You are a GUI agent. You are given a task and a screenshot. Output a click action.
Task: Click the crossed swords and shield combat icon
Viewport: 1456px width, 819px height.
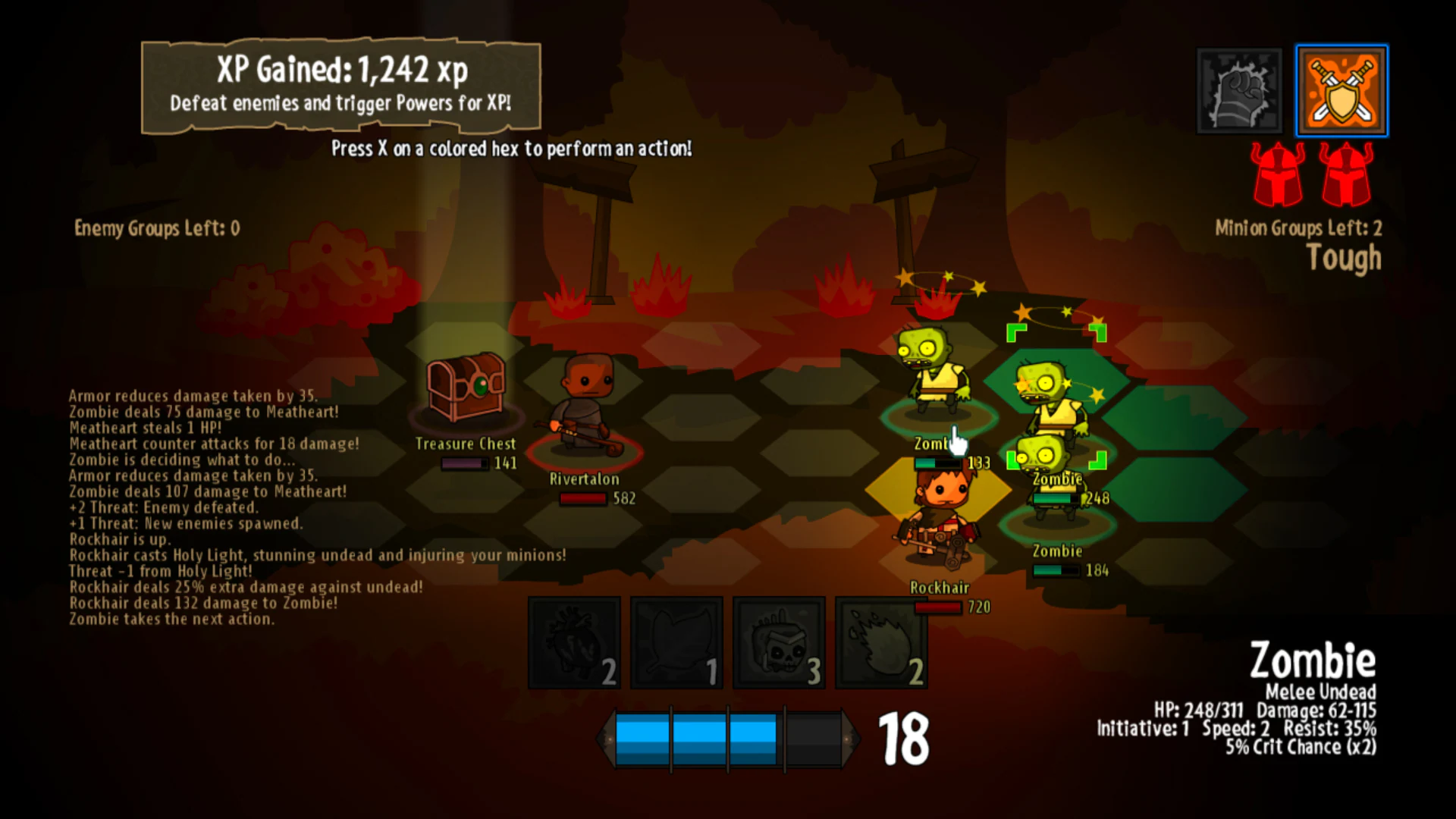tap(1341, 90)
